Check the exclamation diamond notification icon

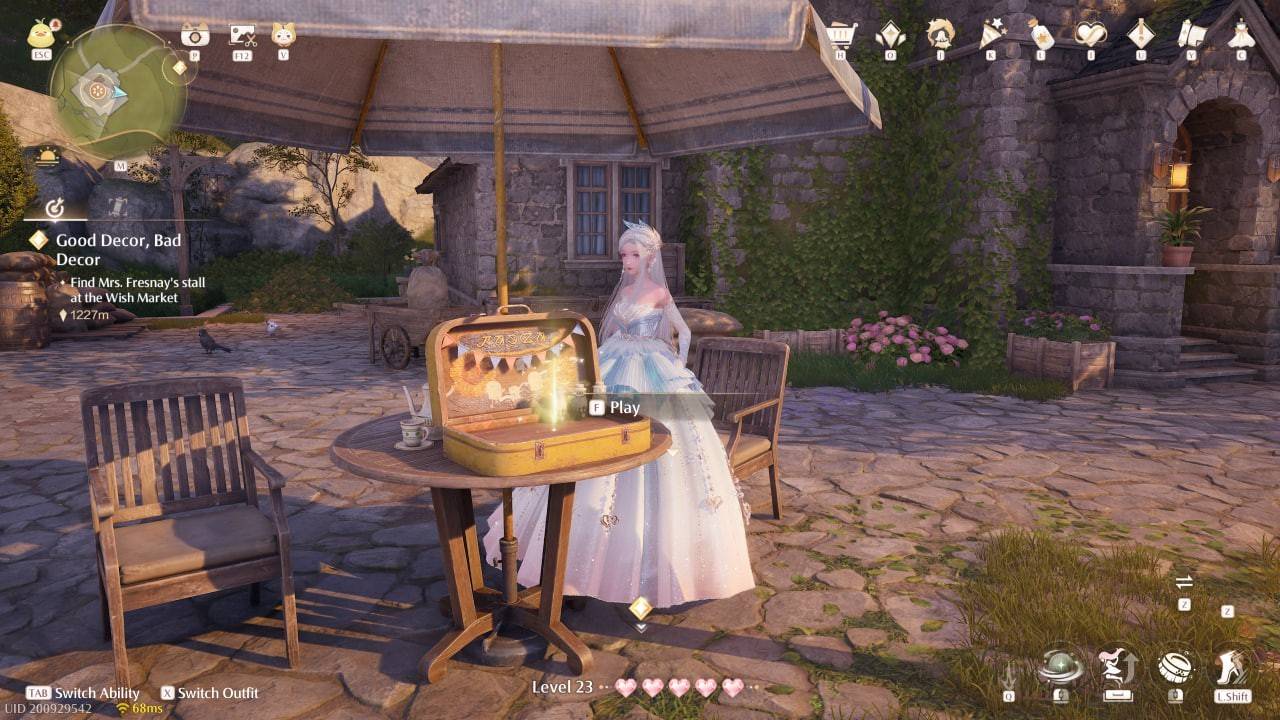1139,33
